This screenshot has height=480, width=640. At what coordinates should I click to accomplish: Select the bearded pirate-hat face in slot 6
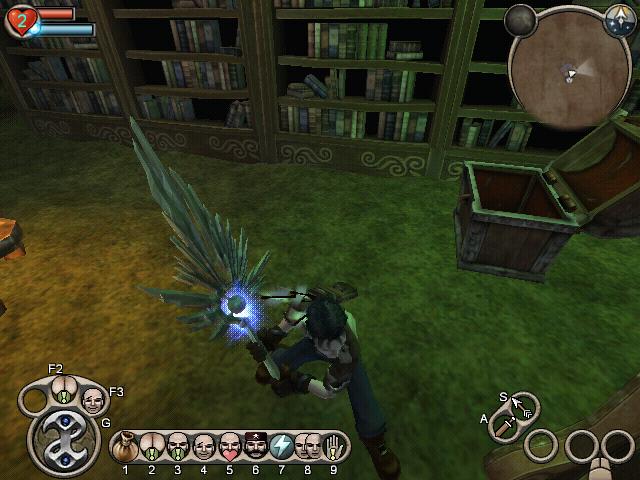coord(256,445)
